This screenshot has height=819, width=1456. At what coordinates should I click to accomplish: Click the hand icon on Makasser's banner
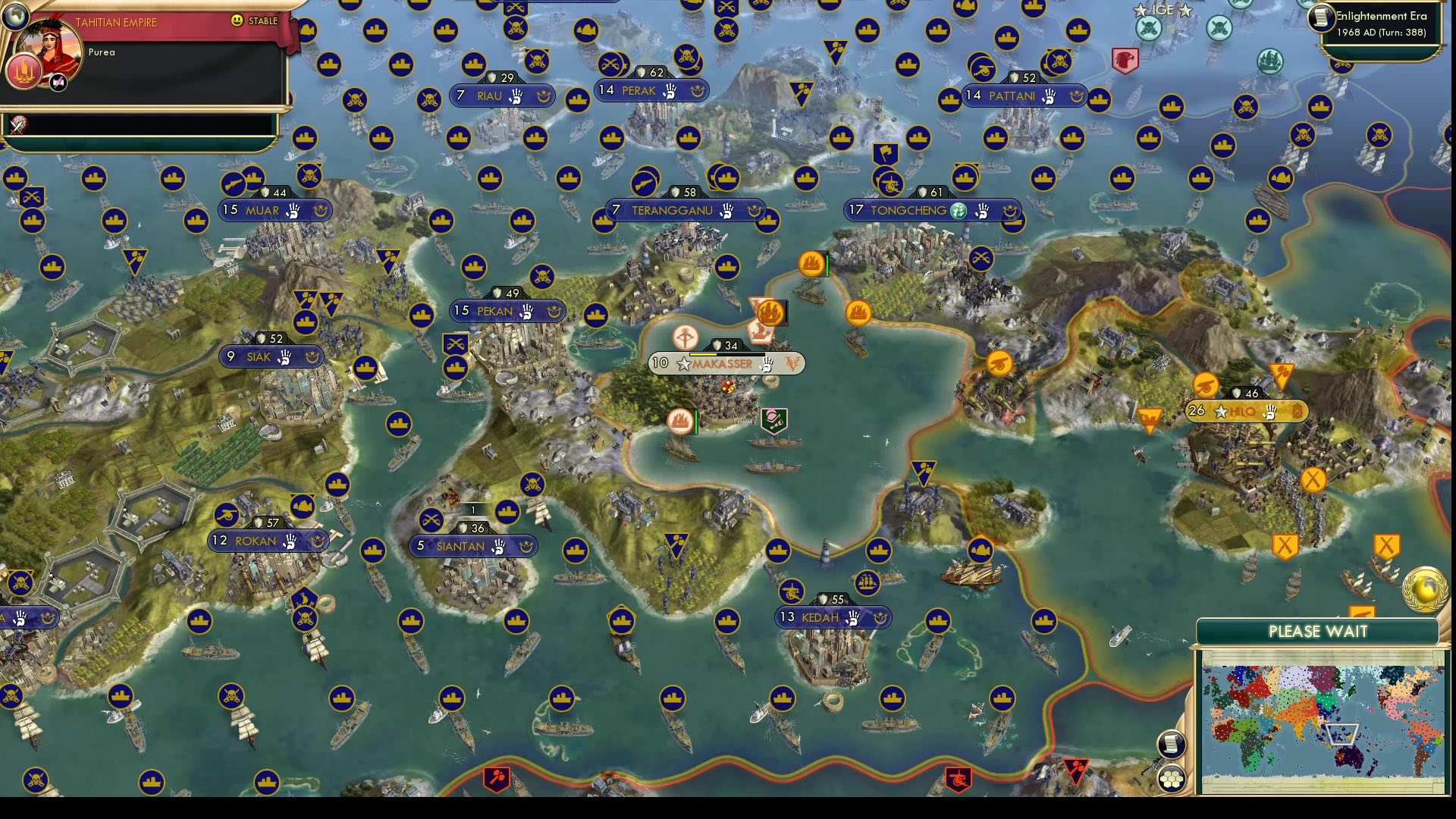(767, 364)
